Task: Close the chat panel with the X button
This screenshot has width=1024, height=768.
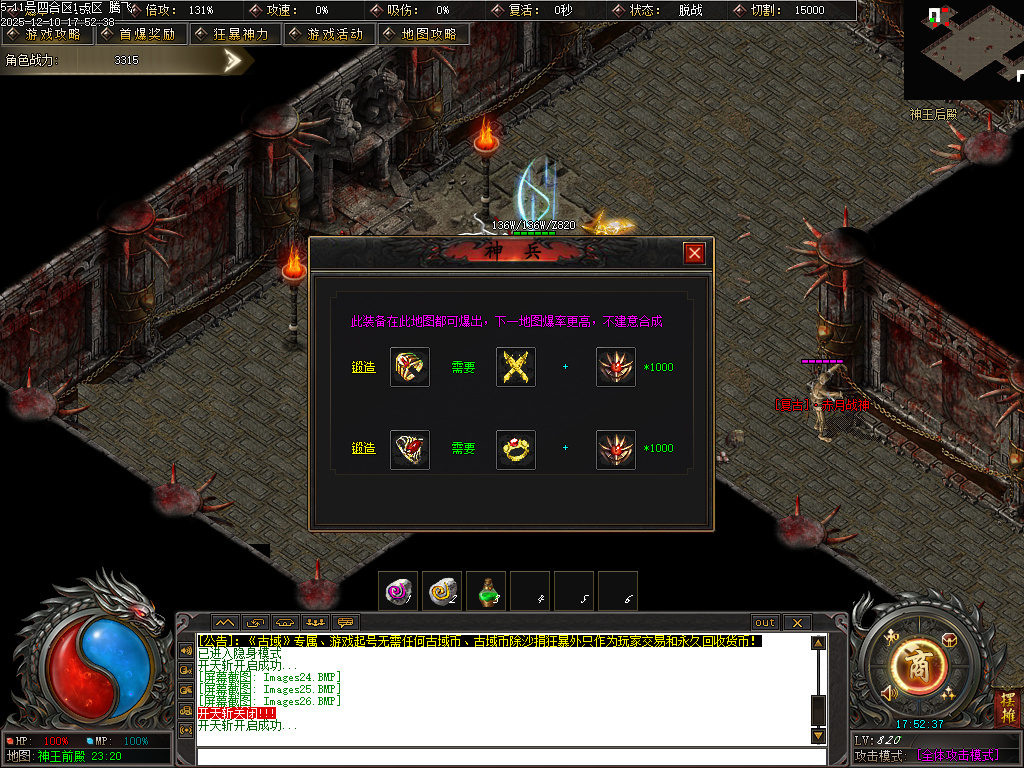Action: (797, 623)
